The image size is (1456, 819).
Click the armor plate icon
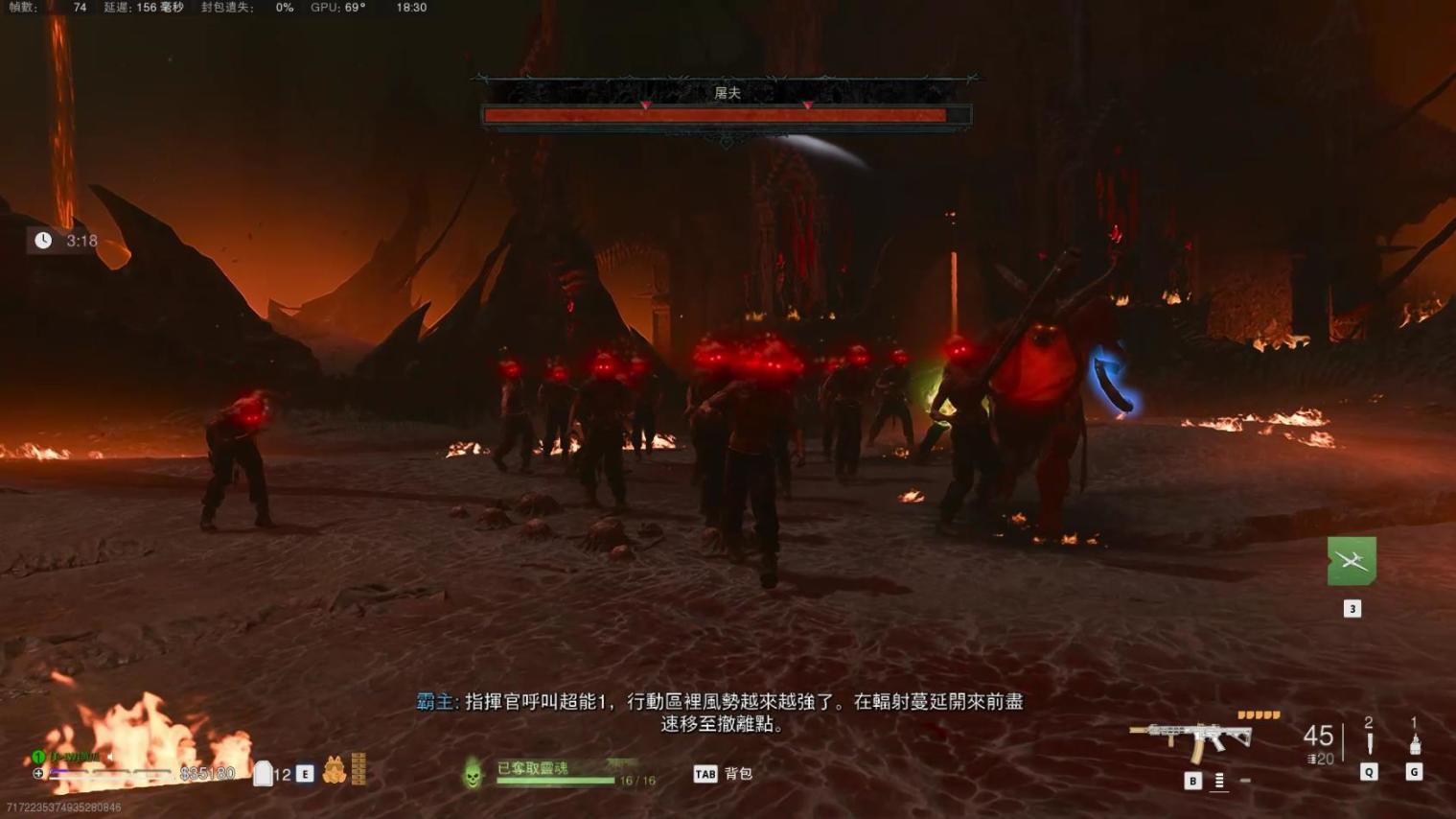(x=263, y=773)
